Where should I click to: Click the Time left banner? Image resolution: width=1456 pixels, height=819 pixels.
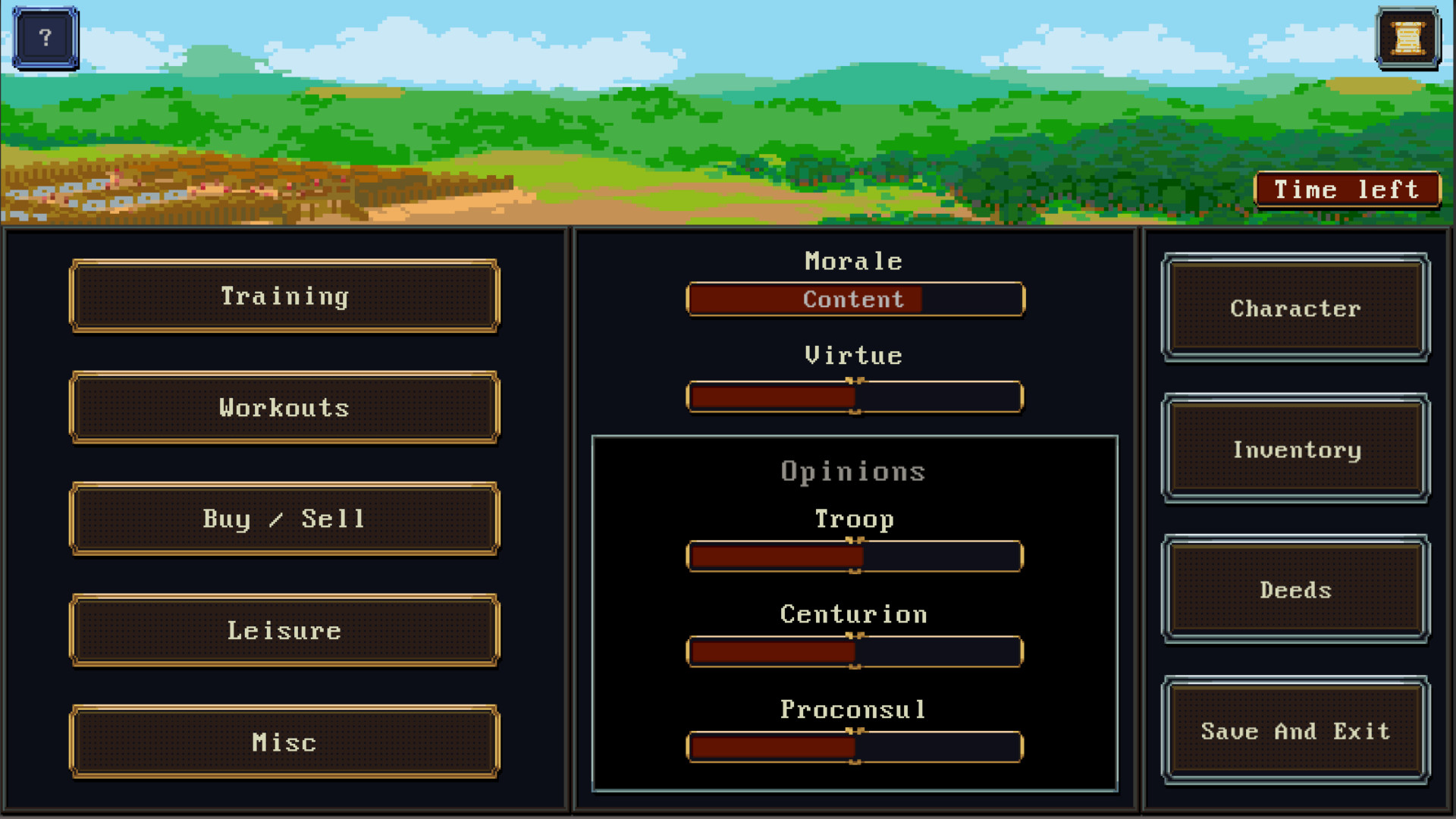point(1347,190)
